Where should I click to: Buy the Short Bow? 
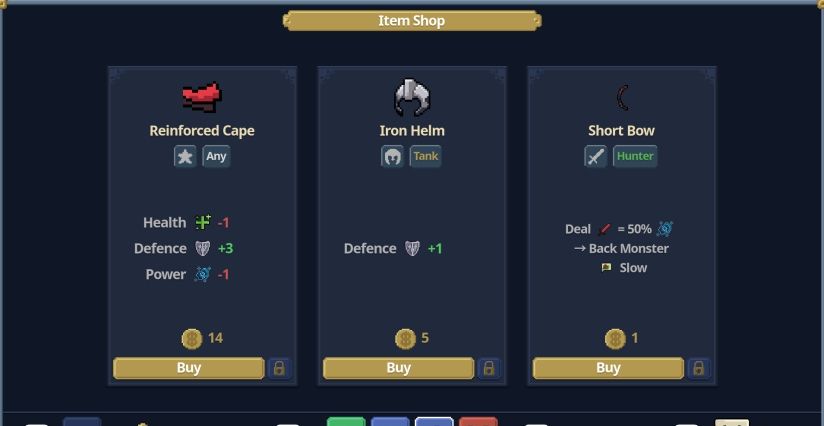(x=608, y=368)
